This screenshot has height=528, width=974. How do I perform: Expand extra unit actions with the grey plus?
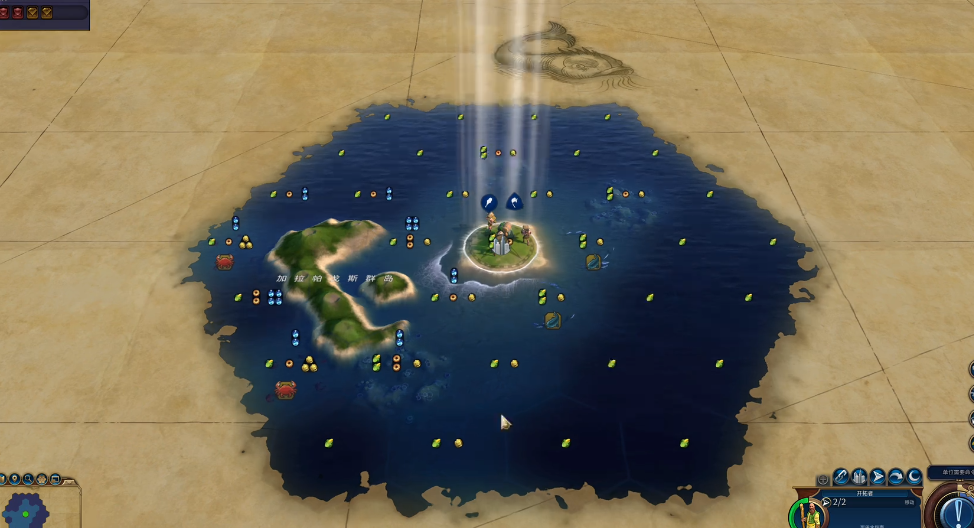pos(823,480)
